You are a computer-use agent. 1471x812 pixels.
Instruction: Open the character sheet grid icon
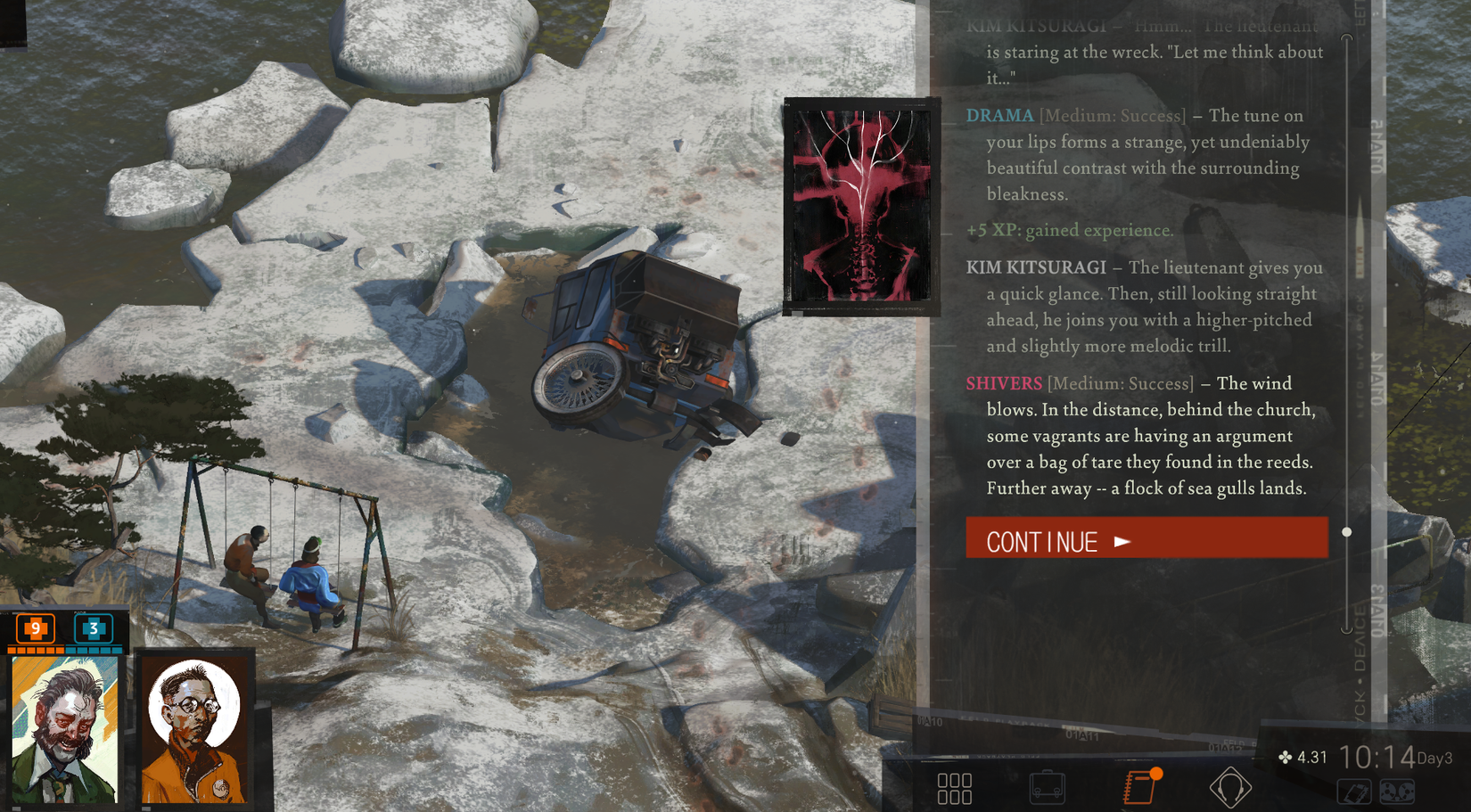coord(955,785)
